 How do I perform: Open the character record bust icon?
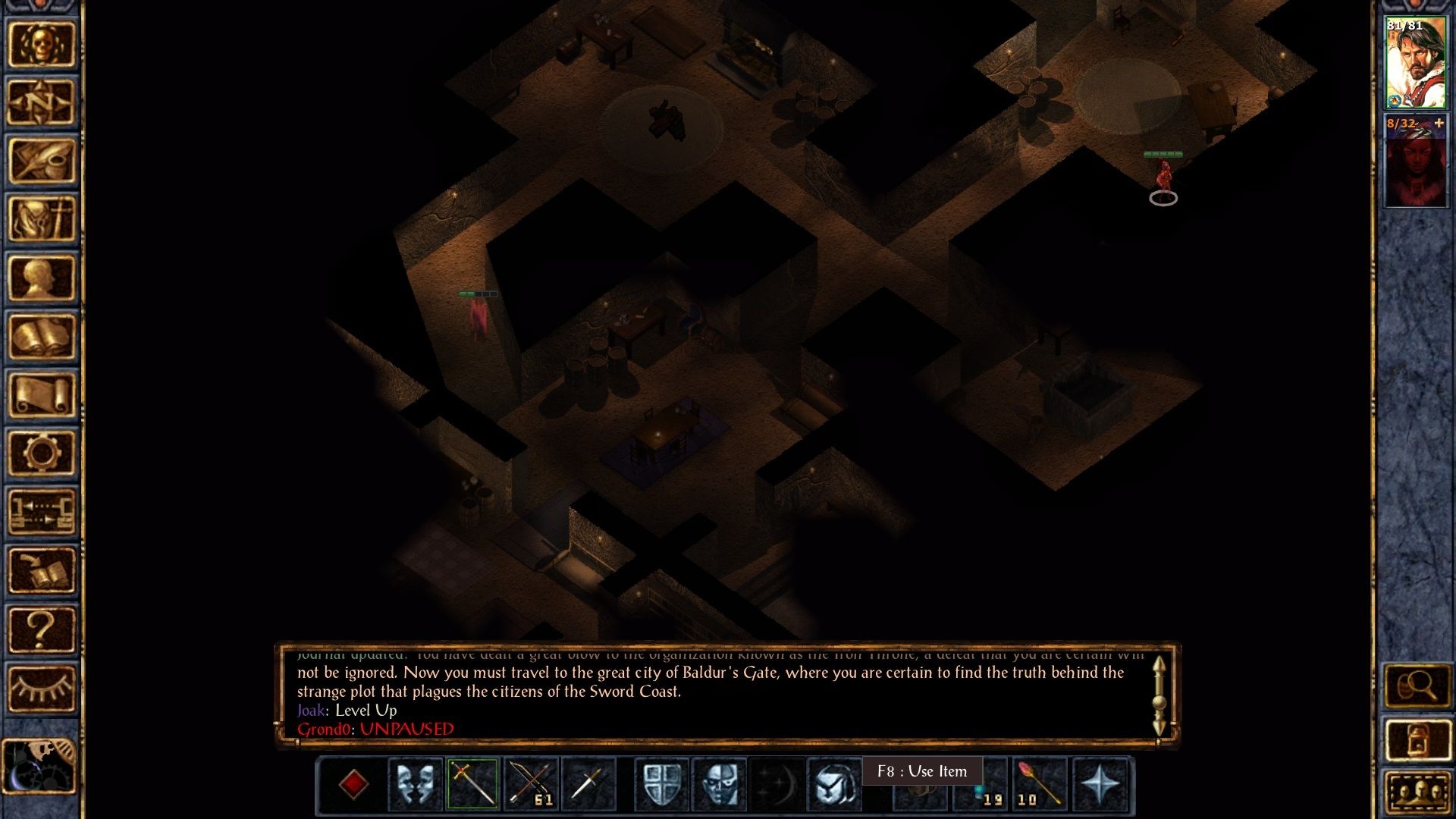pyautogui.click(x=42, y=278)
